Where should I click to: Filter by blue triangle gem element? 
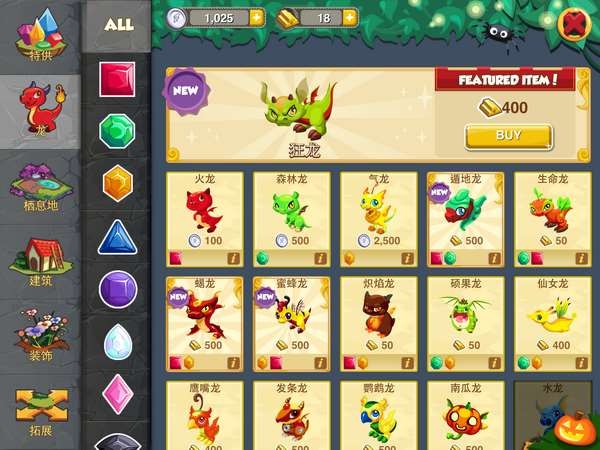118,238
